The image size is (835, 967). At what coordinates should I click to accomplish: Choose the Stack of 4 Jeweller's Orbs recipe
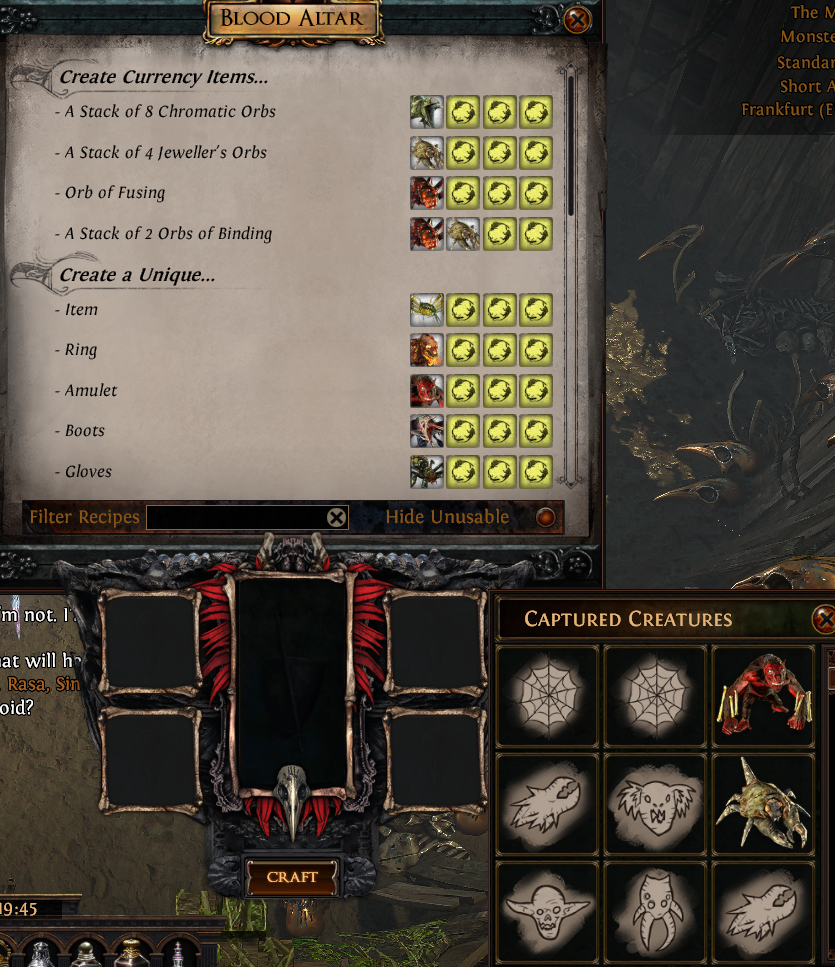(x=166, y=153)
